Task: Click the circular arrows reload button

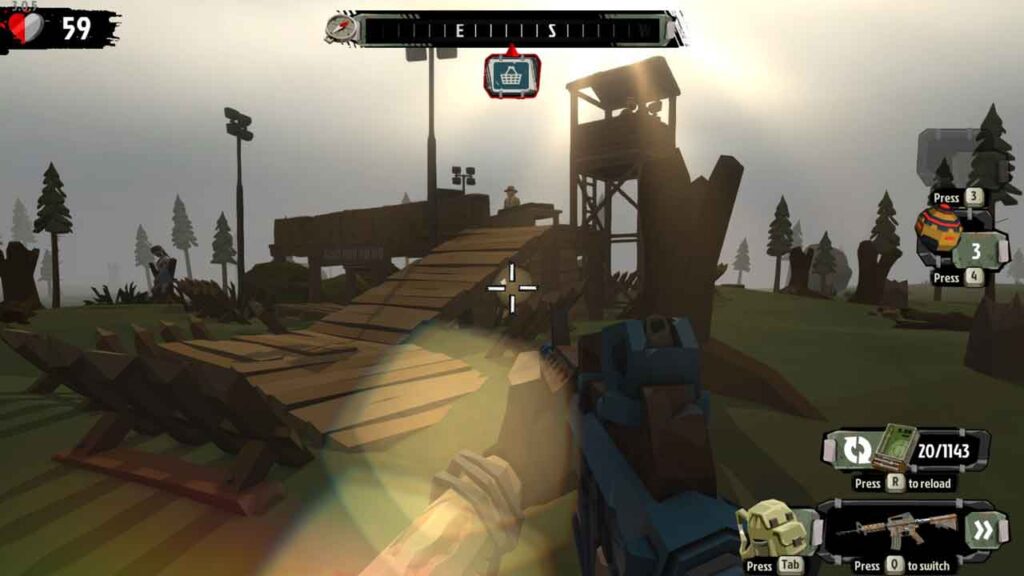Action: 855,450
